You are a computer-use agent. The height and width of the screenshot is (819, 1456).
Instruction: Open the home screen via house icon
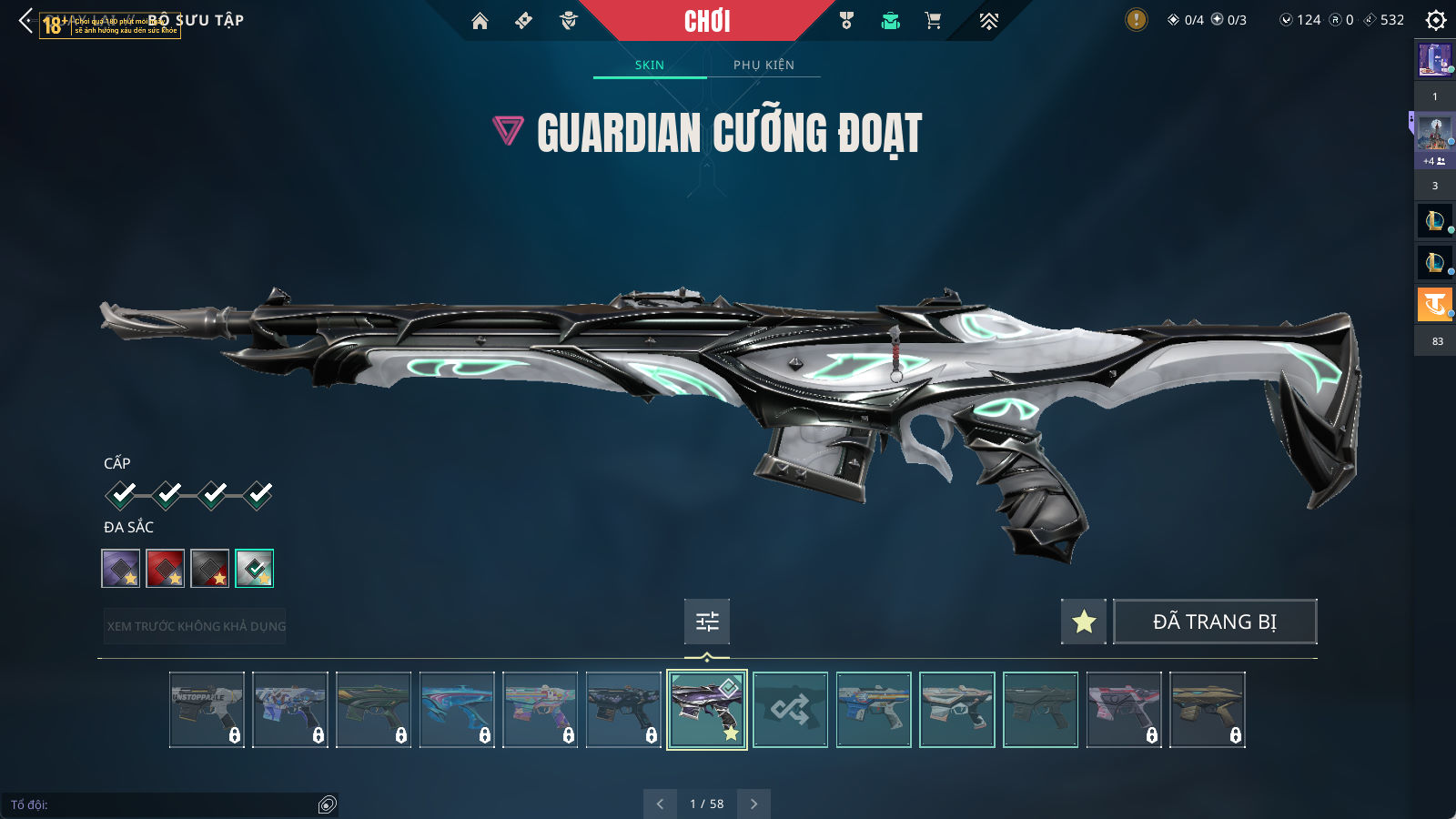coord(480,21)
